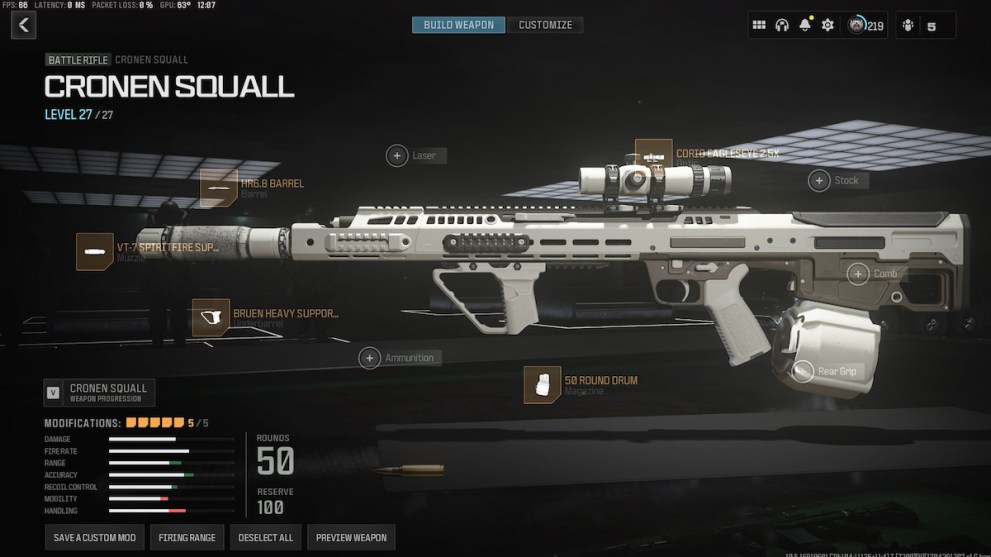Open the Customize tab

pyautogui.click(x=545, y=25)
